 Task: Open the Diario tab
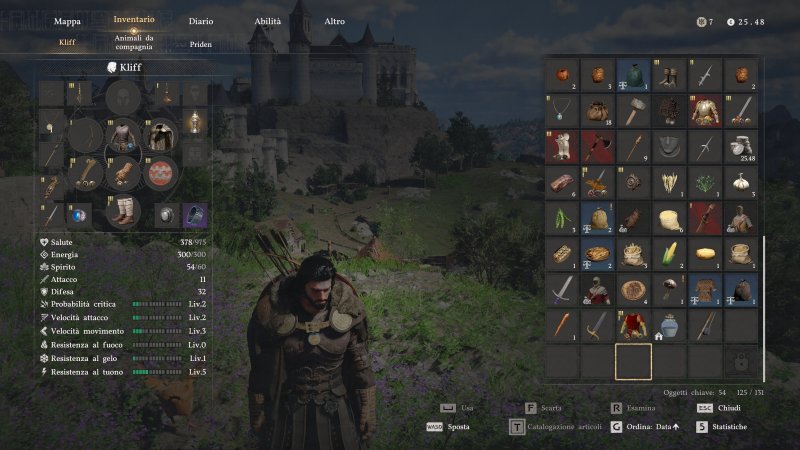pos(201,21)
